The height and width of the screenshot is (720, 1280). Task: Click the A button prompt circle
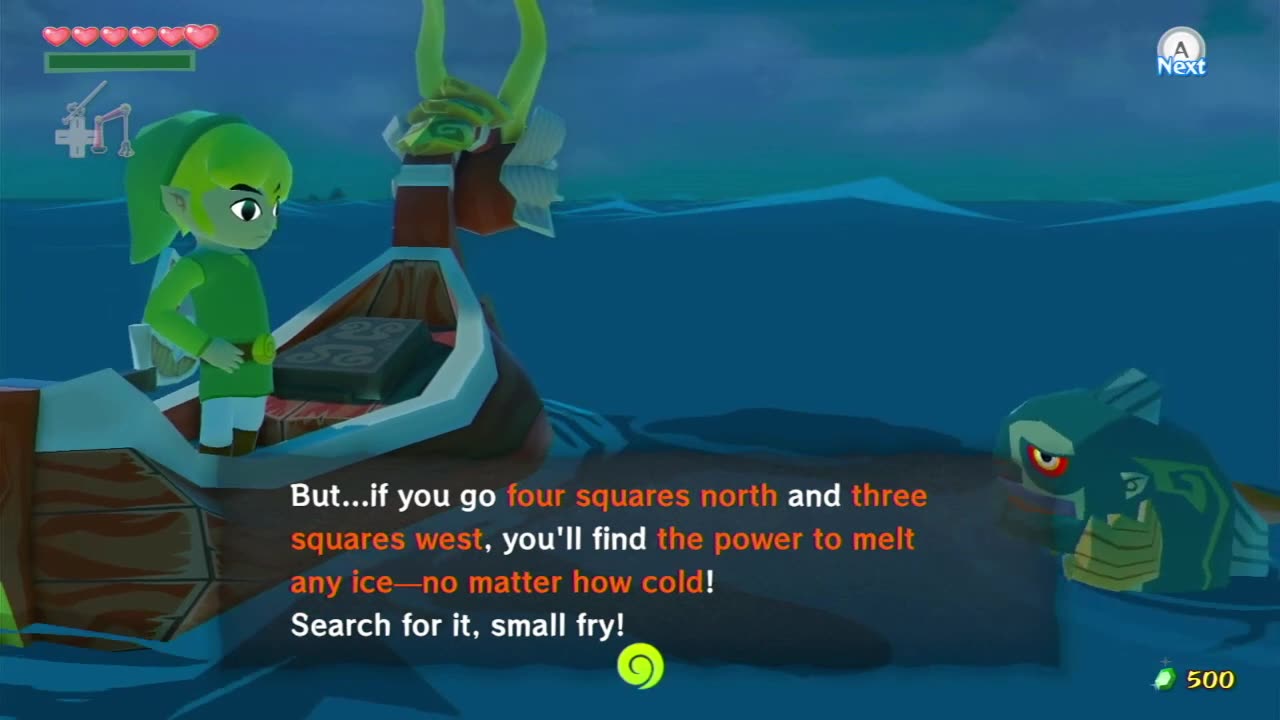(x=1180, y=45)
